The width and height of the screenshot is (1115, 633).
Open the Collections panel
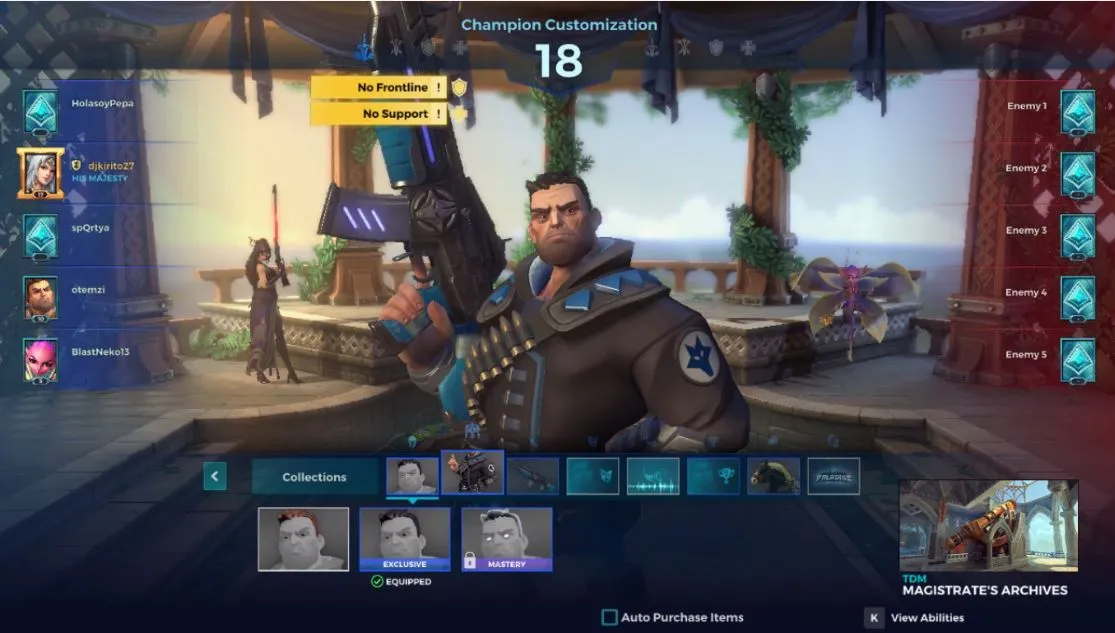[x=314, y=477]
